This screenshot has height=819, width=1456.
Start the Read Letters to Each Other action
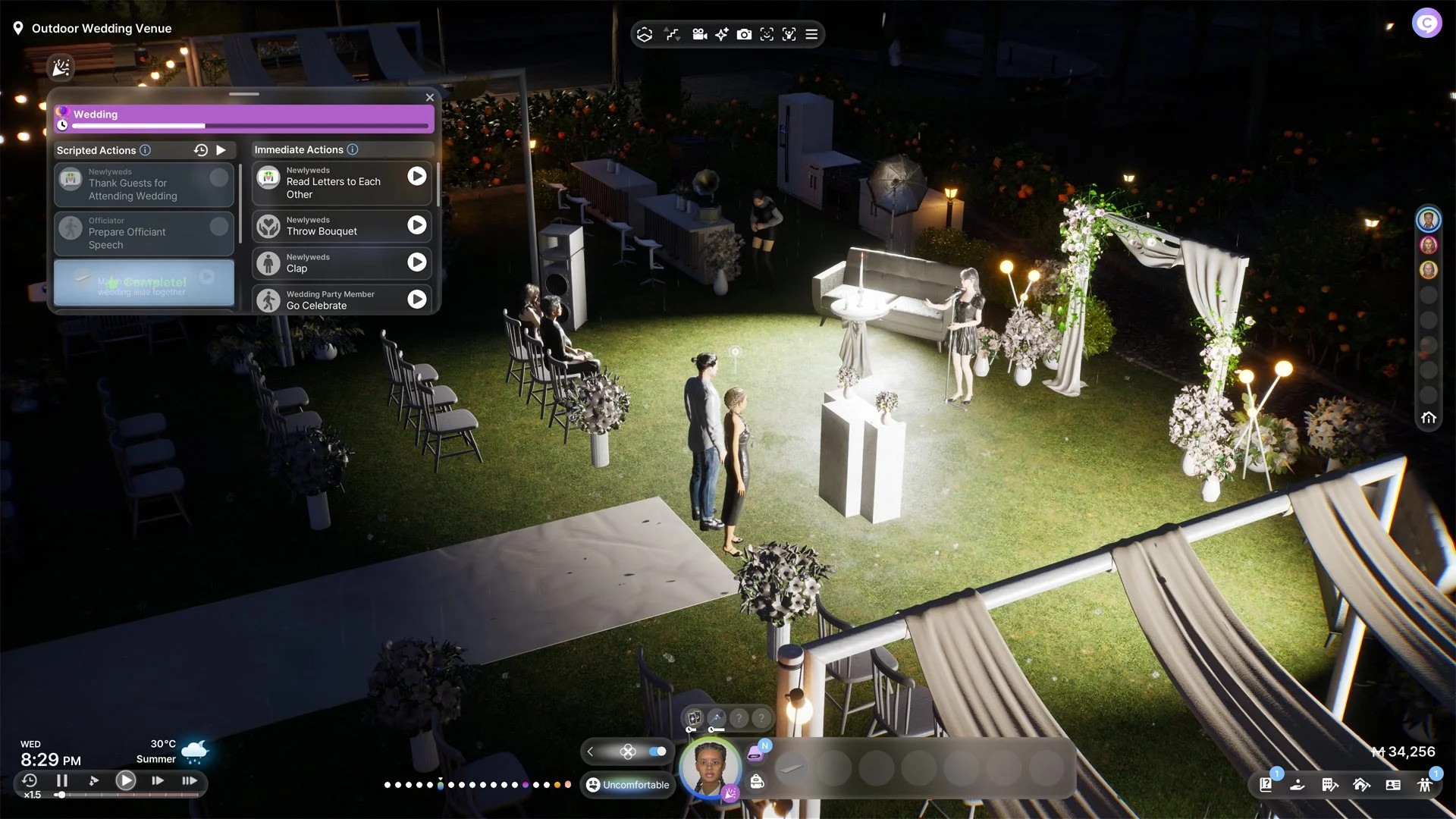pos(416,177)
